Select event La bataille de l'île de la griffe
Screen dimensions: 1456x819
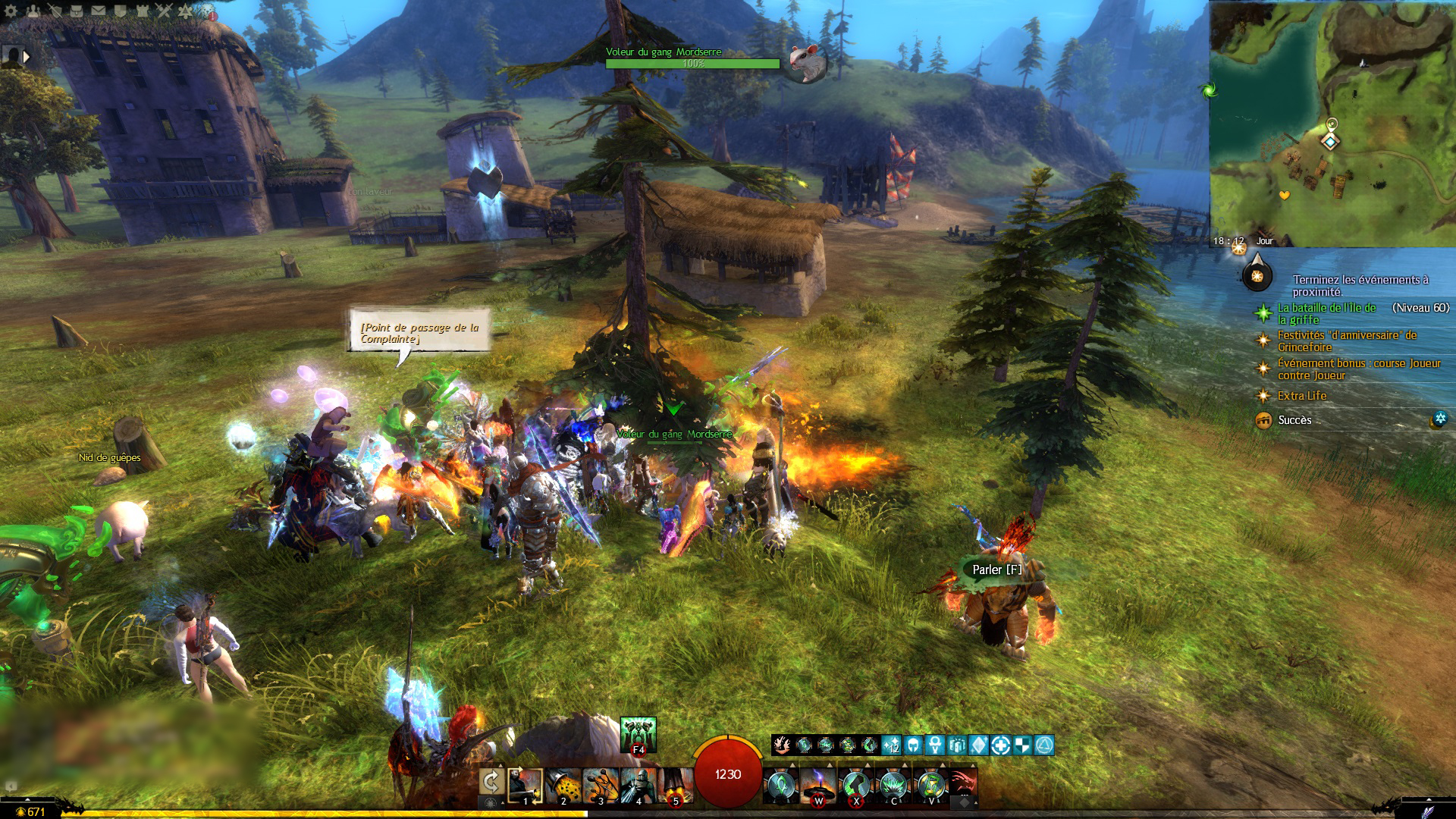[x=1327, y=313]
